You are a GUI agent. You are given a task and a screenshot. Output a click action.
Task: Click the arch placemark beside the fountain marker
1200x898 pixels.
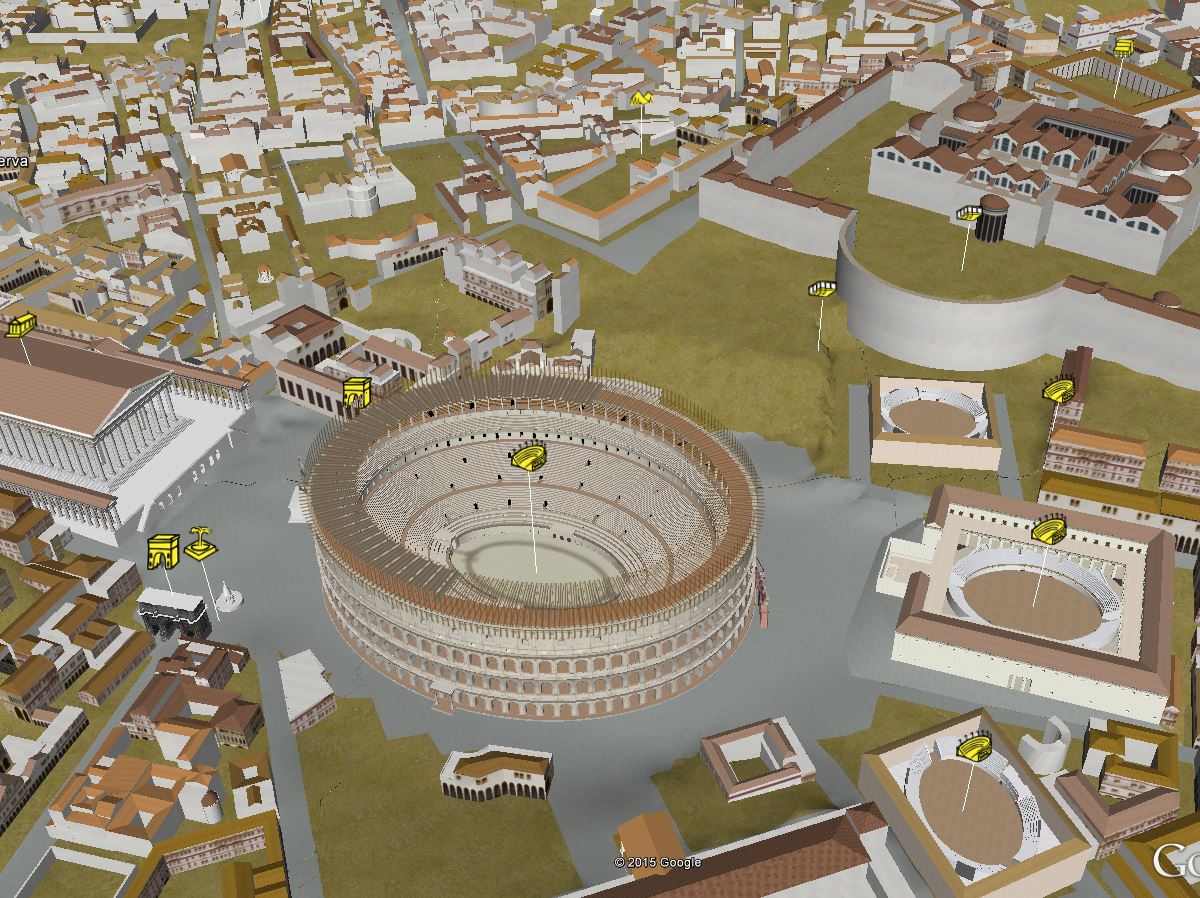[162, 552]
